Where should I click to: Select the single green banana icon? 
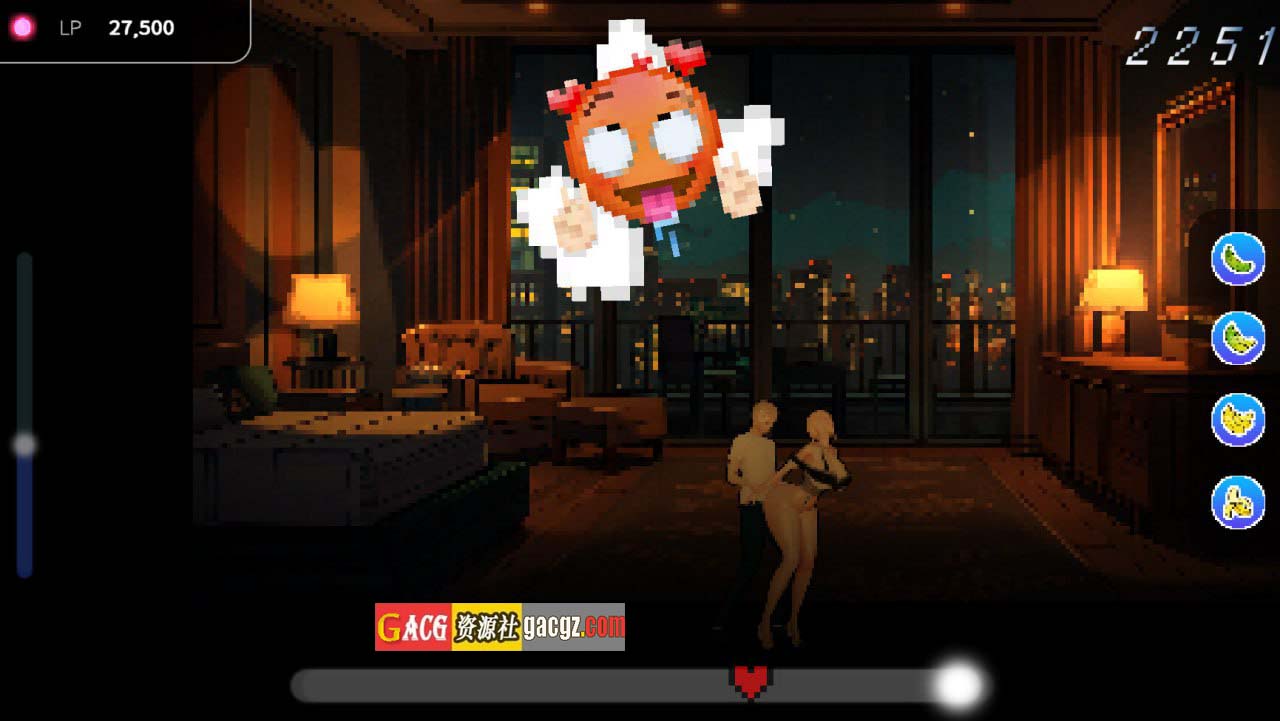click(1238, 259)
